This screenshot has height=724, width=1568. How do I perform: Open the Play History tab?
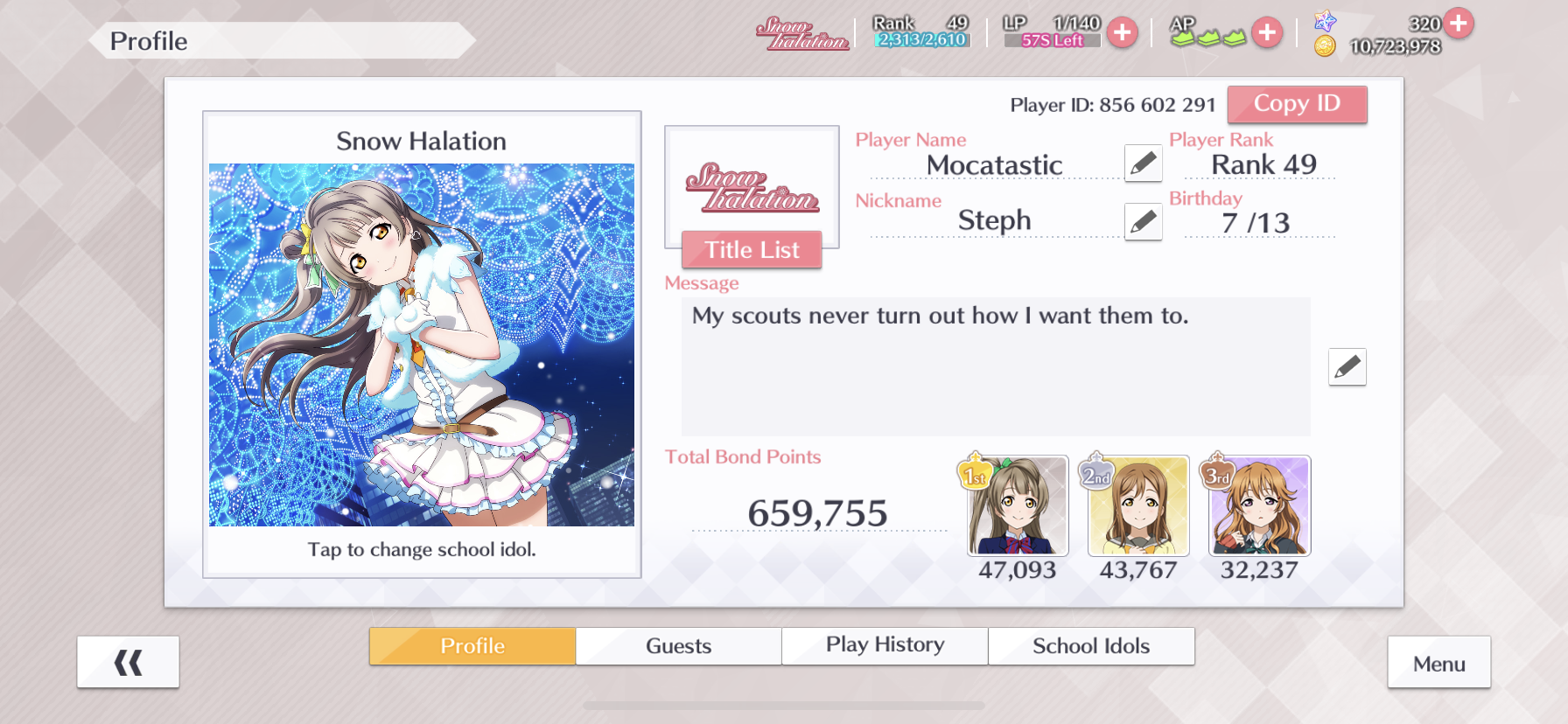(x=885, y=646)
